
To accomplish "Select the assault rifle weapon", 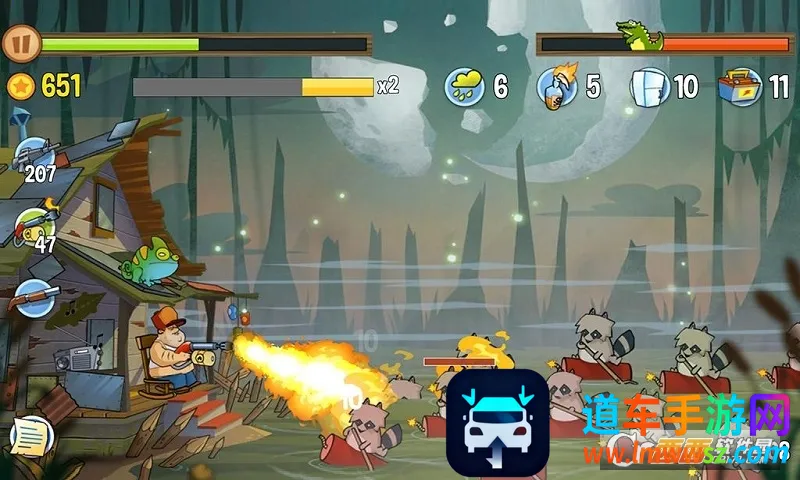I will coord(35,156).
